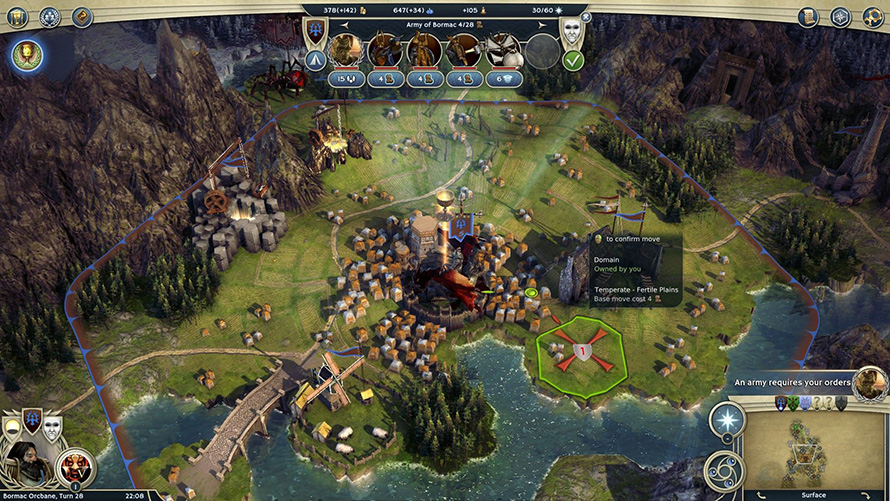Open the tome book button in top-right corner
Screen dimensions: 890x501
808,16
